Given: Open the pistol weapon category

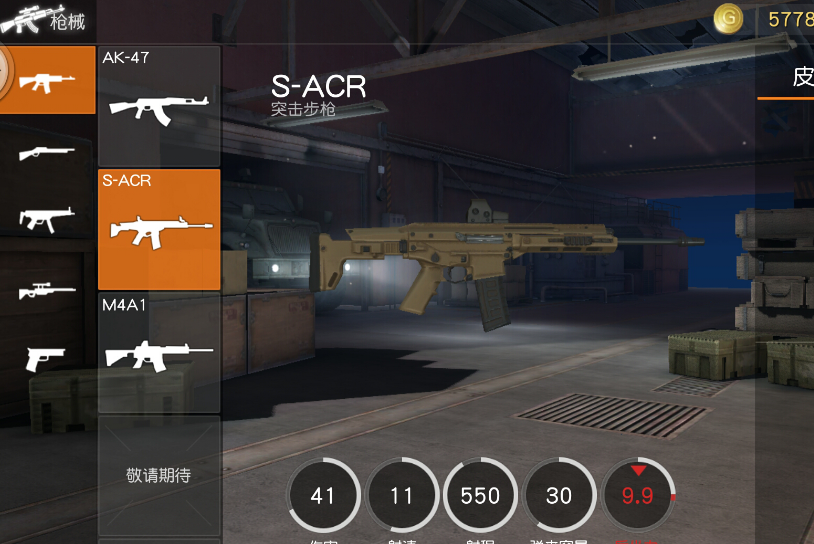Looking at the screenshot, I should (47, 356).
